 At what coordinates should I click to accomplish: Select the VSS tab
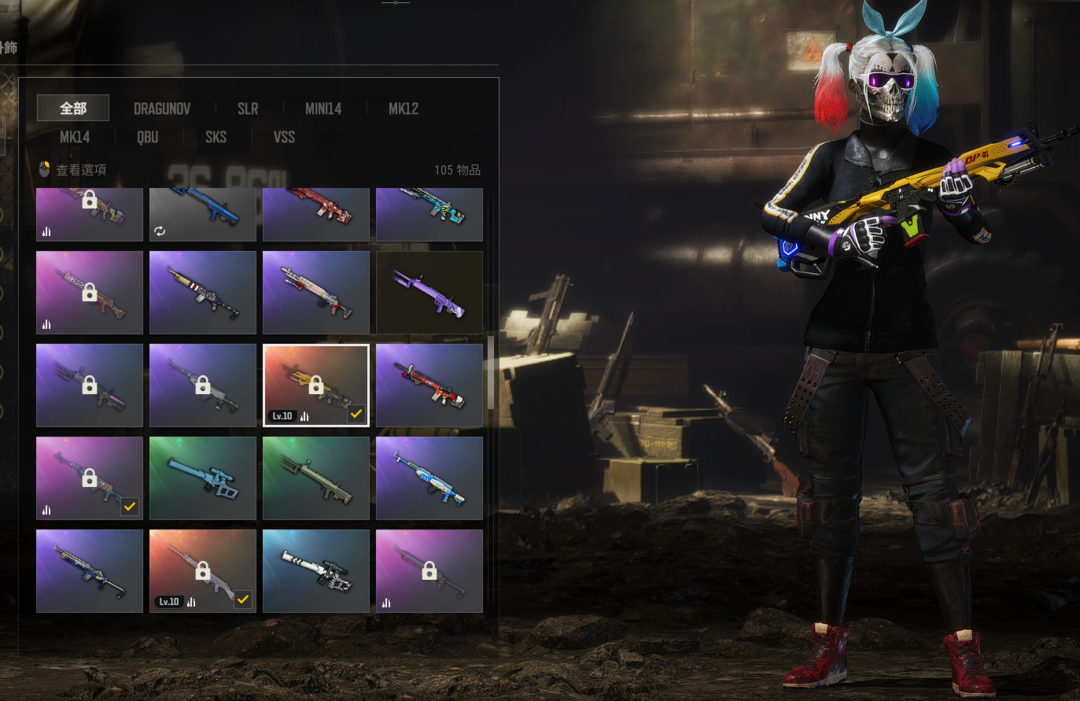(284, 137)
